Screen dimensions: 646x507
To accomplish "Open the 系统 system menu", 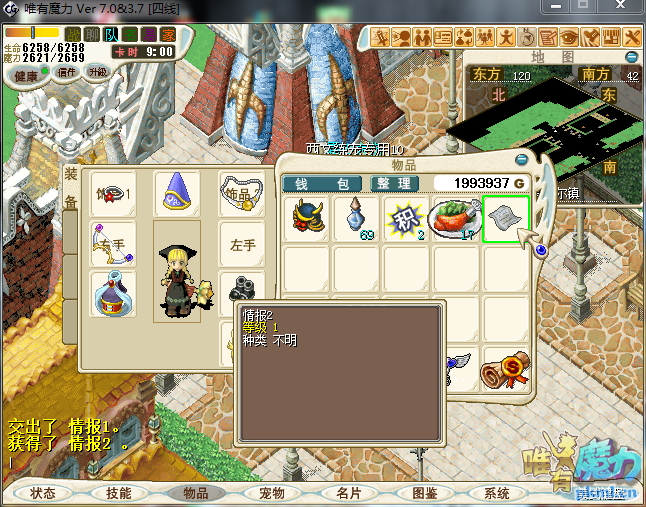I will [497, 493].
